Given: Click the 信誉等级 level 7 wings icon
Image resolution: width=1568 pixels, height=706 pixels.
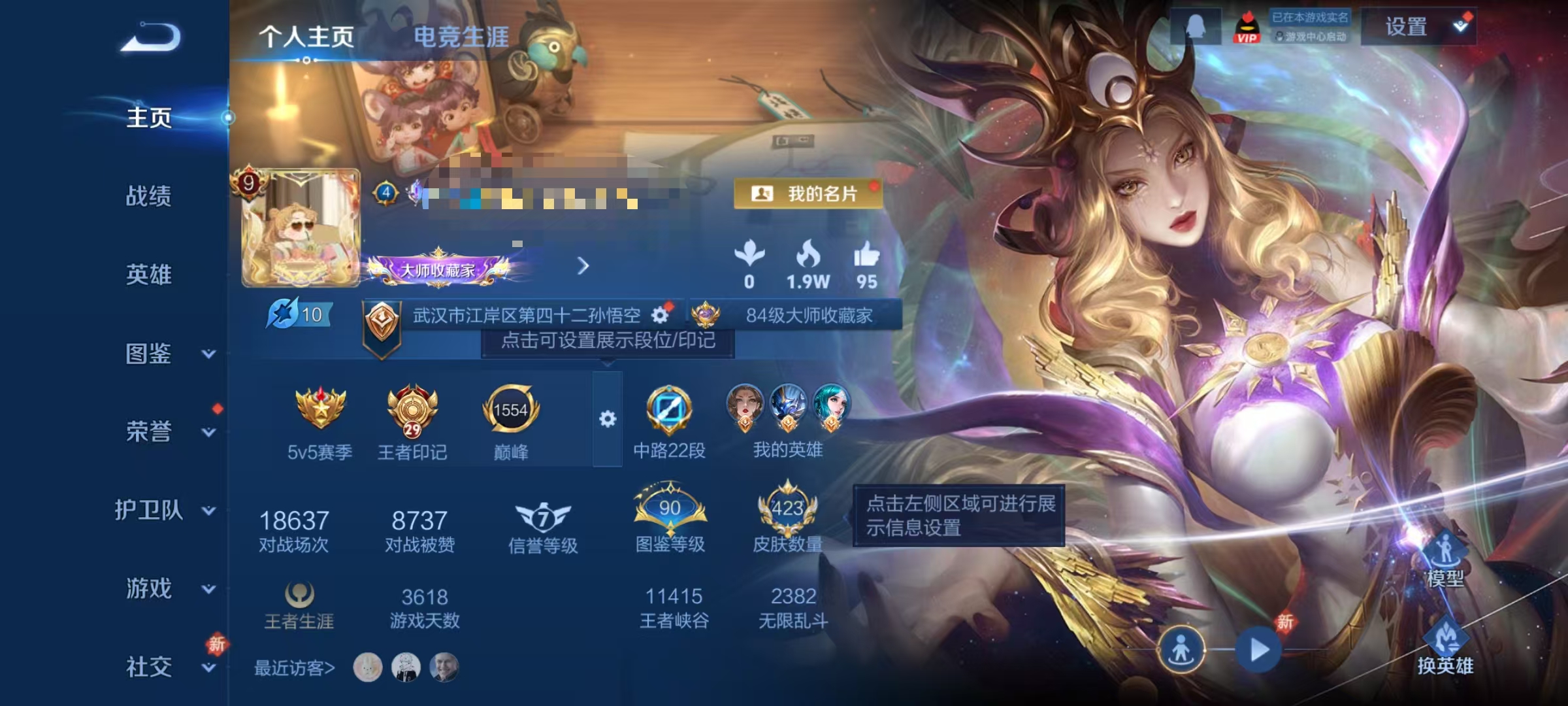Looking at the screenshot, I should point(545,516).
